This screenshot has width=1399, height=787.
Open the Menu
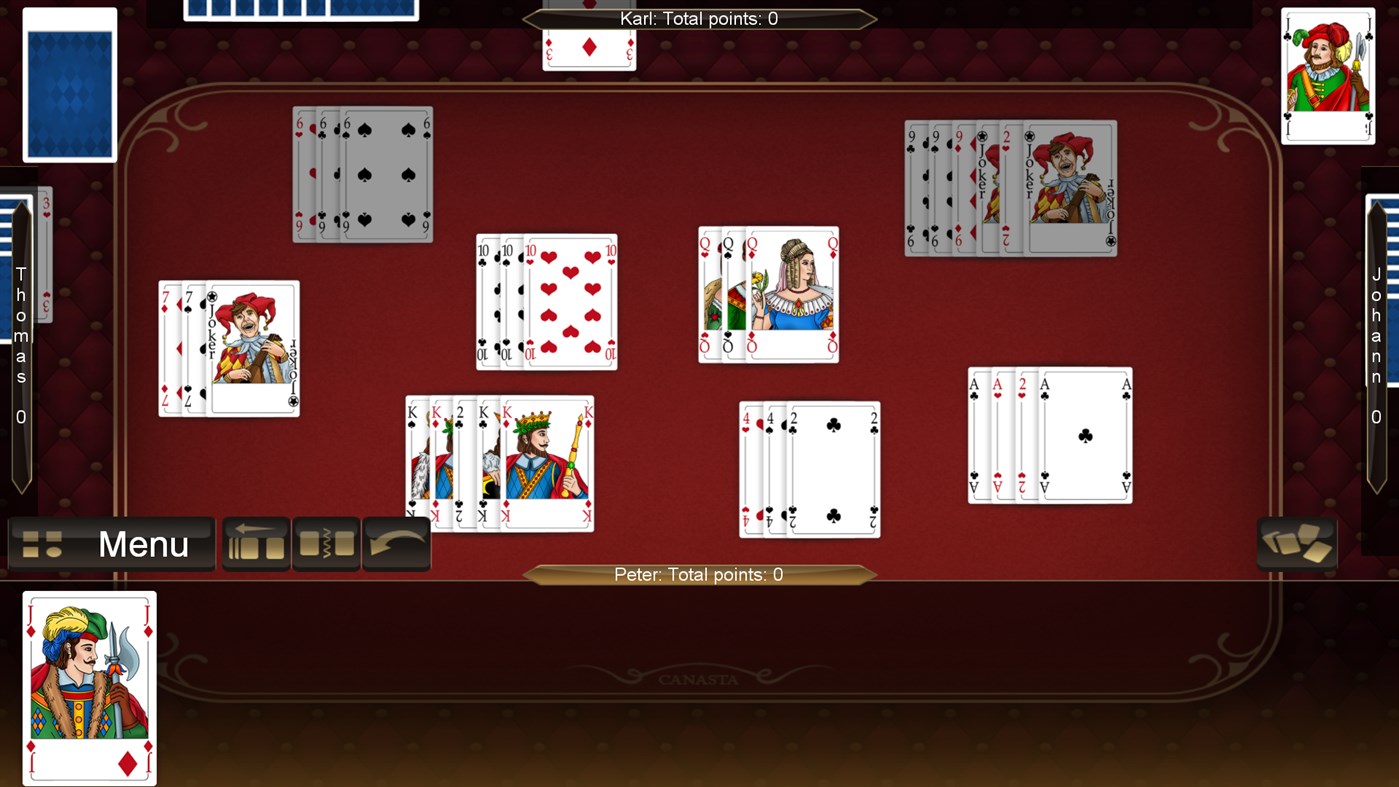tap(110, 544)
